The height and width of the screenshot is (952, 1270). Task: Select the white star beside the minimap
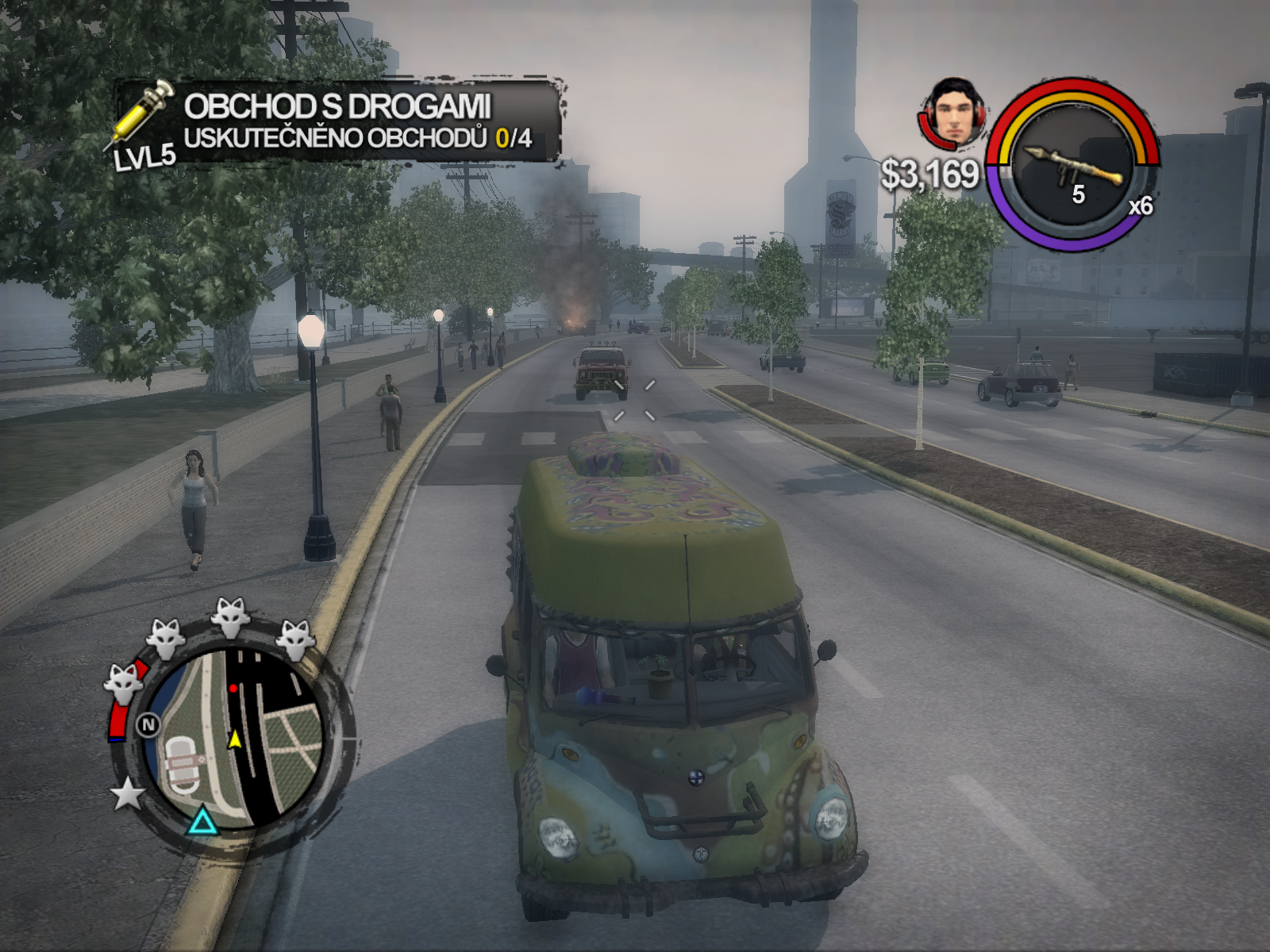point(127,794)
